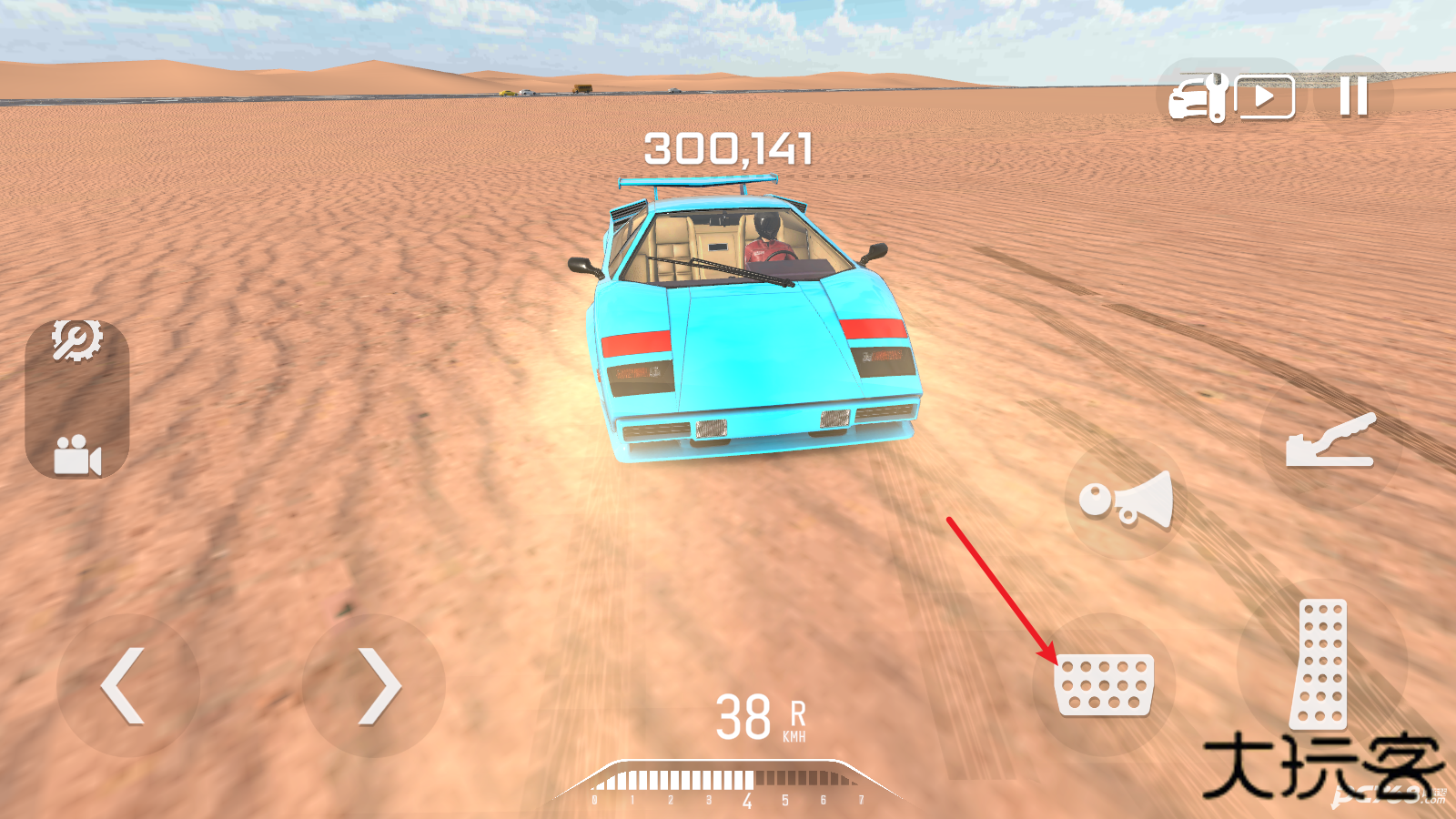Image resolution: width=1456 pixels, height=819 pixels.
Task: Steer right with the right arrow
Action: pyautogui.click(x=375, y=685)
